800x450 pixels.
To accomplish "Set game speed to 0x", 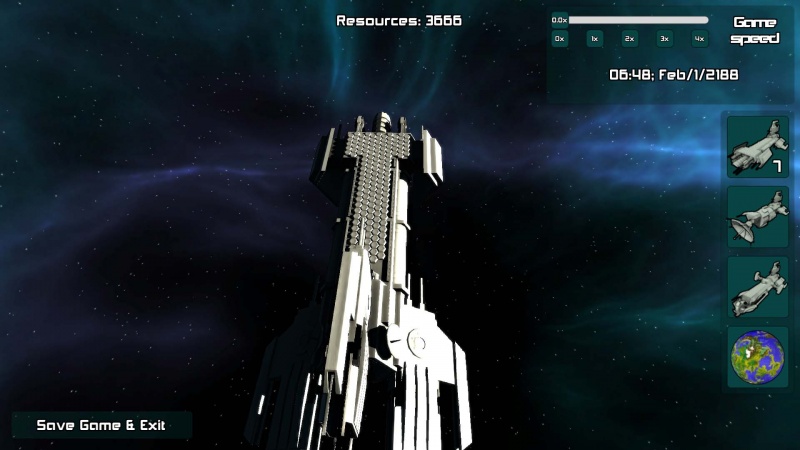I will pos(560,39).
